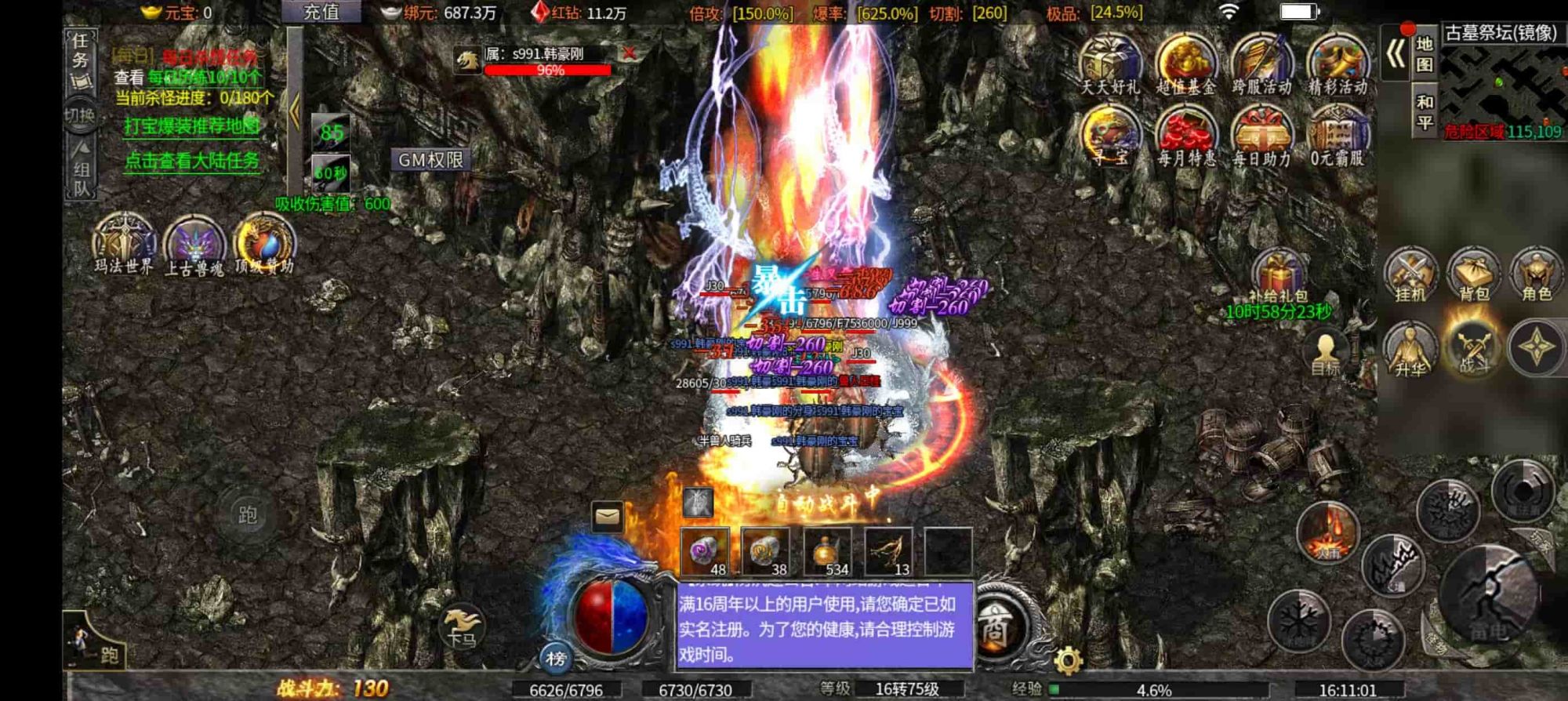Image resolution: width=1568 pixels, height=701 pixels.
Task: Close the s991.韩豪刚 target frame
Action: [x=628, y=53]
